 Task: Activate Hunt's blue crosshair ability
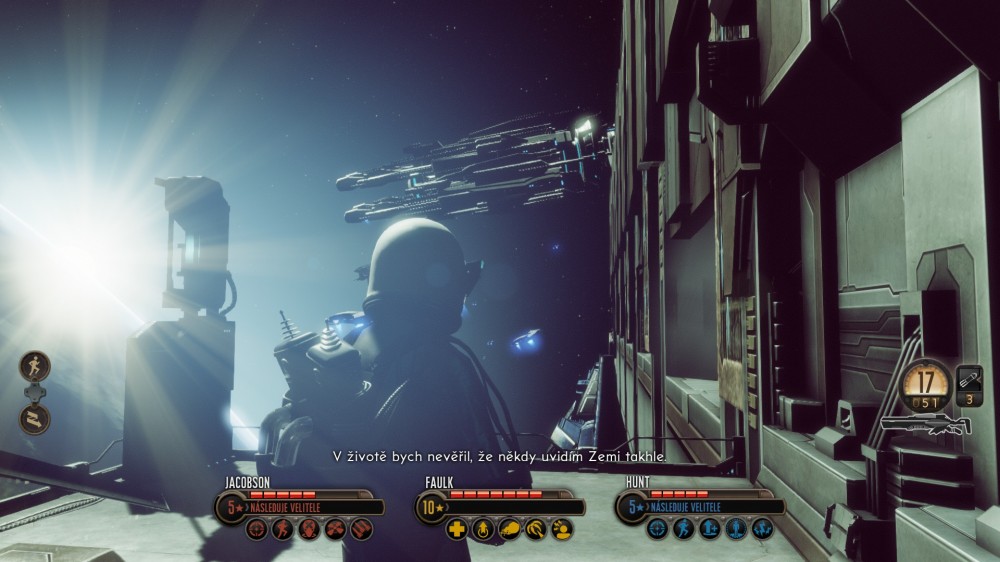[657, 529]
